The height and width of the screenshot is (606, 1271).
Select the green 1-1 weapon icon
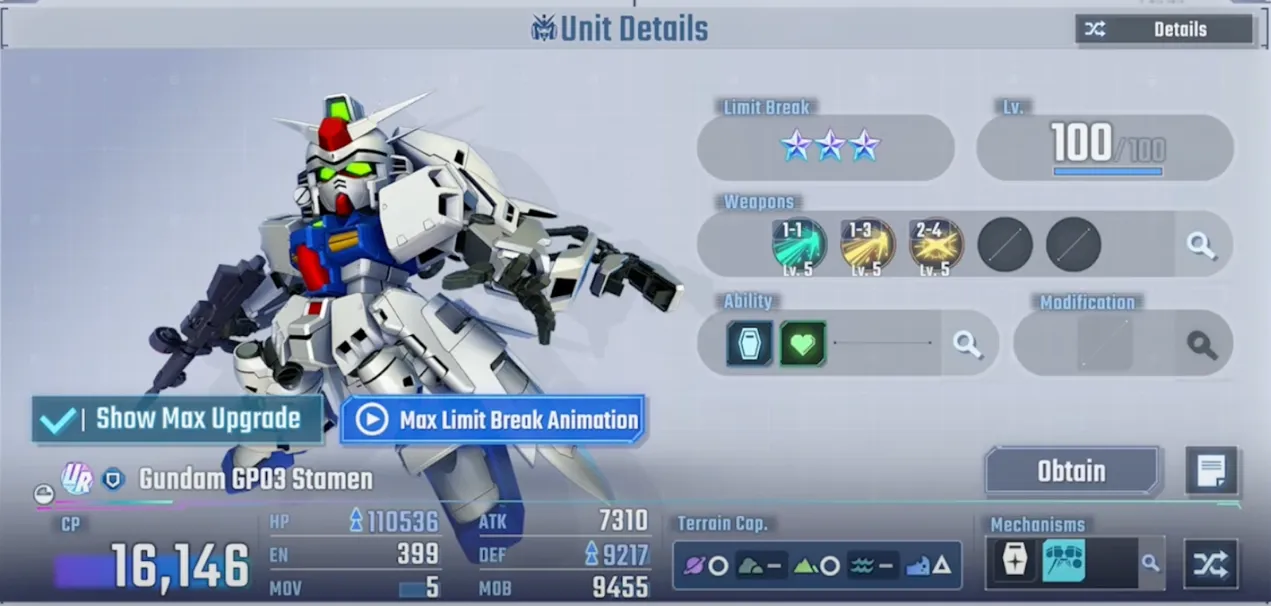[799, 244]
